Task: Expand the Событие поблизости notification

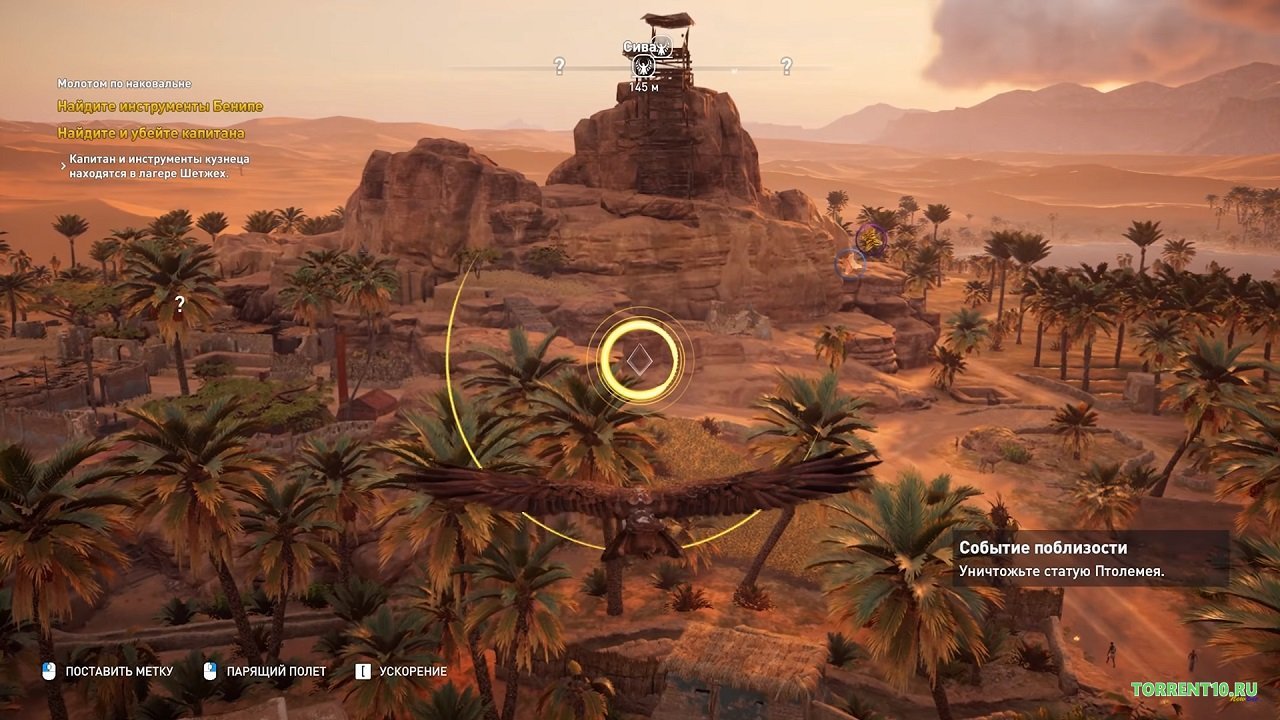Action: coord(1044,548)
